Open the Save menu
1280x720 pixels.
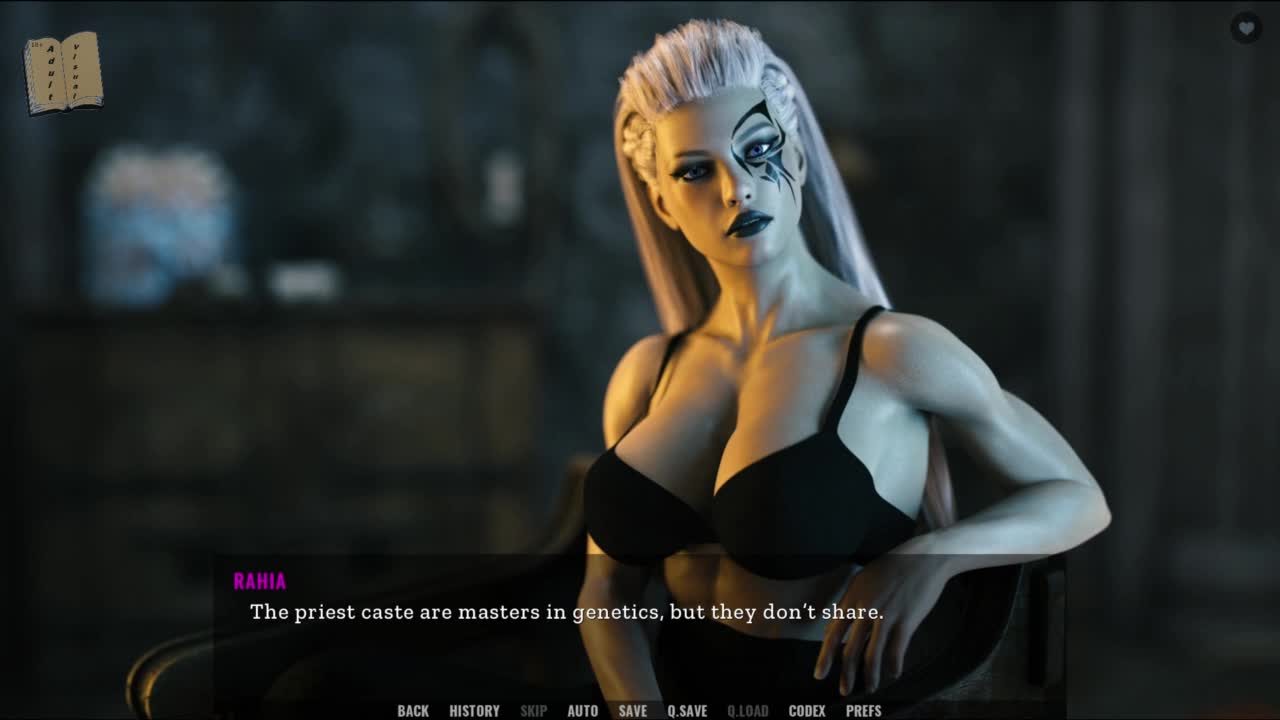point(632,711)
